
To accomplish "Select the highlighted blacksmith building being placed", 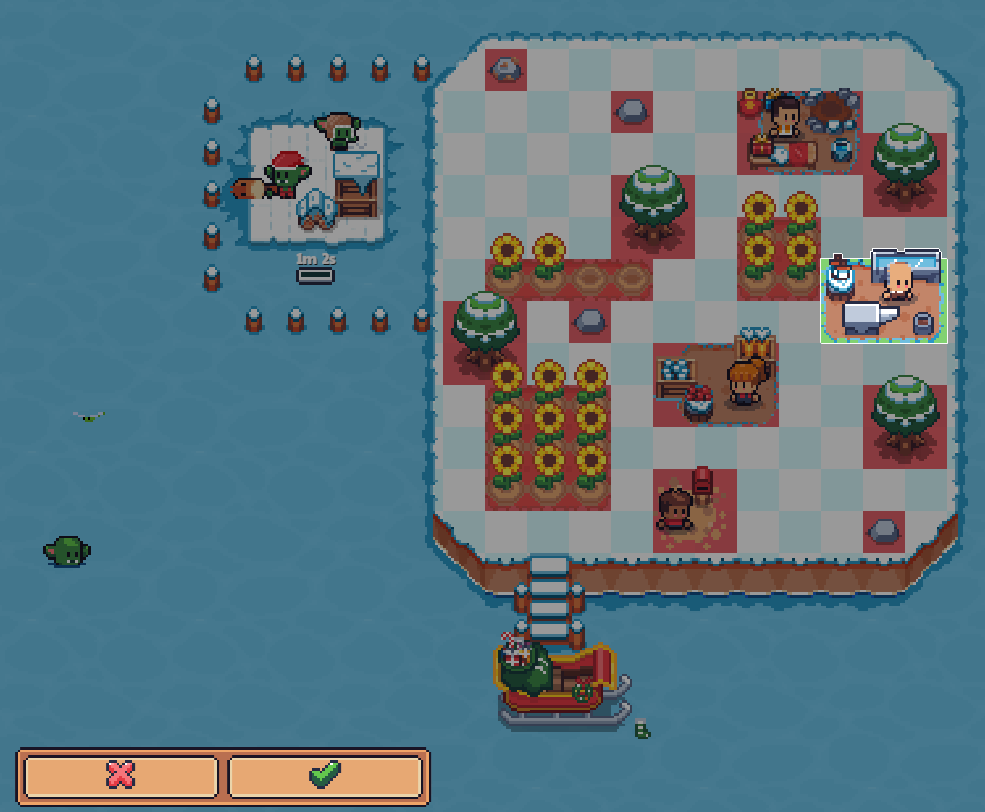I will pos(883,300).
